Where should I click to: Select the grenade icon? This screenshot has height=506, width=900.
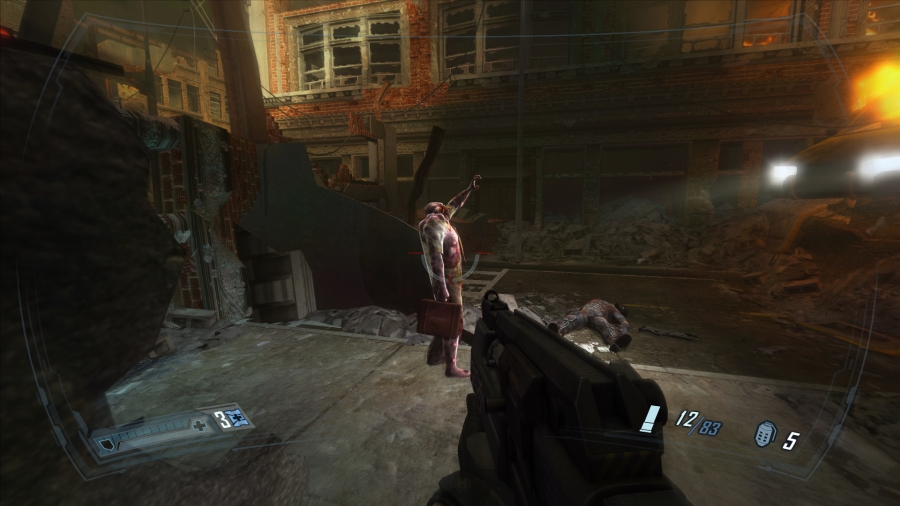coord(761,439)
